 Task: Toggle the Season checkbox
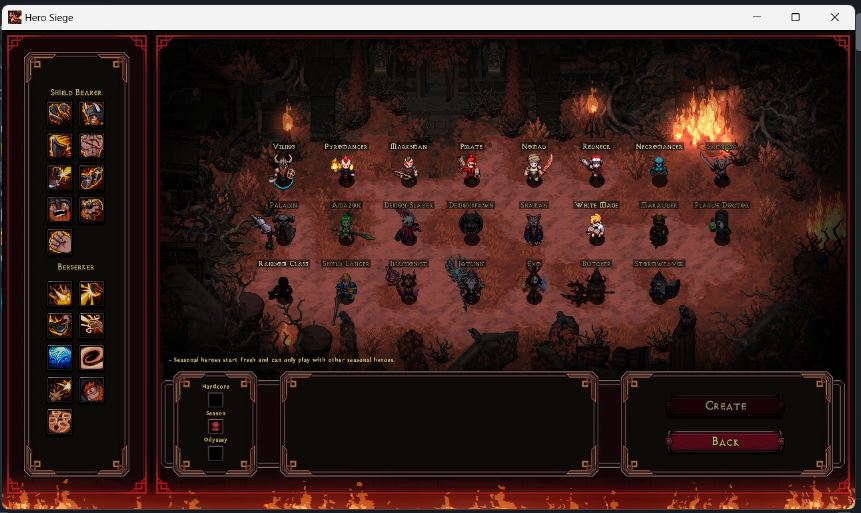(215, 427)
